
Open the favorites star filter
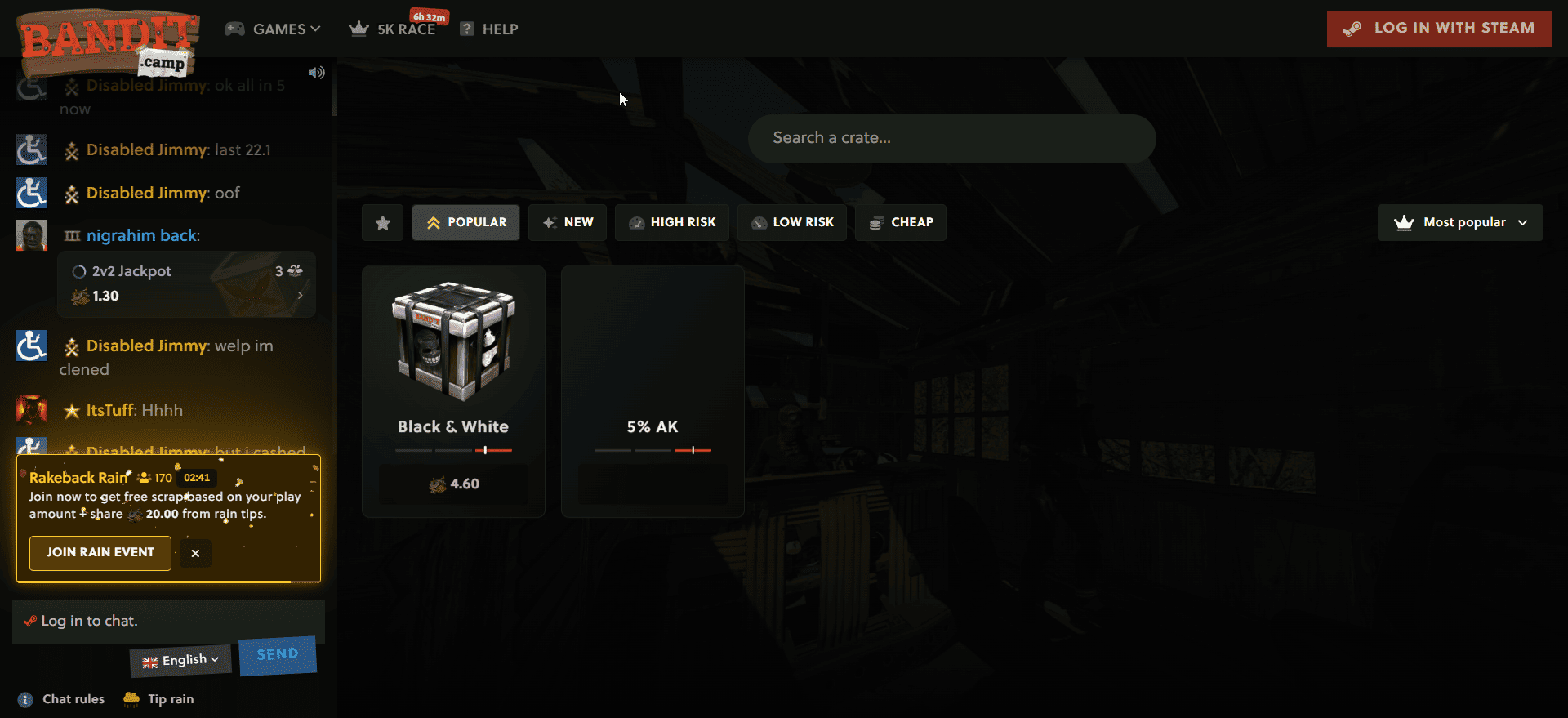pyautogui.click(x=382, y=222)
